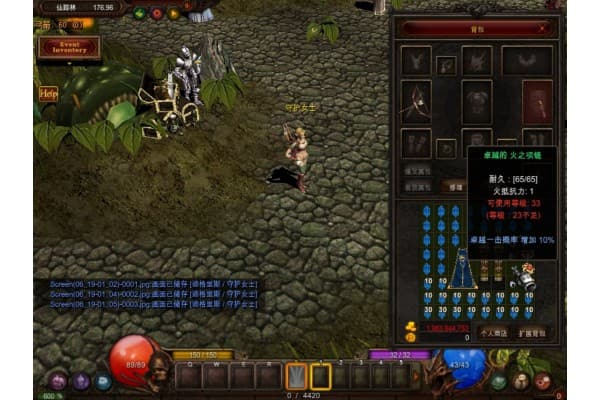Click the green orb icon at bottom right

pos(498,381)
